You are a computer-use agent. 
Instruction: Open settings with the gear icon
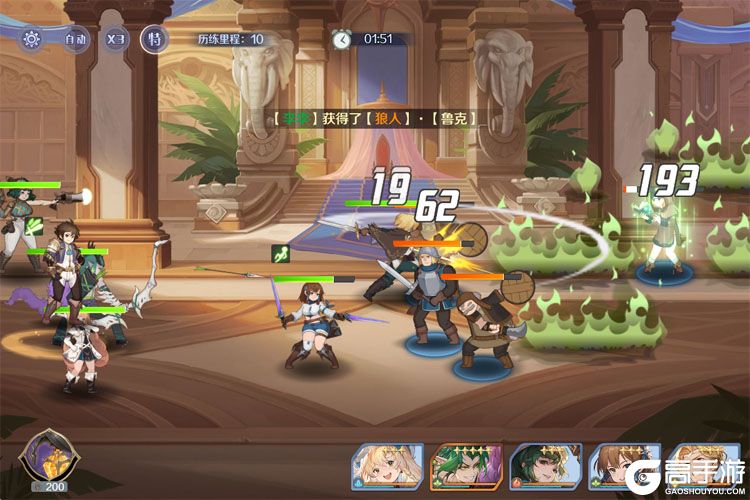[x=31, y=39]
